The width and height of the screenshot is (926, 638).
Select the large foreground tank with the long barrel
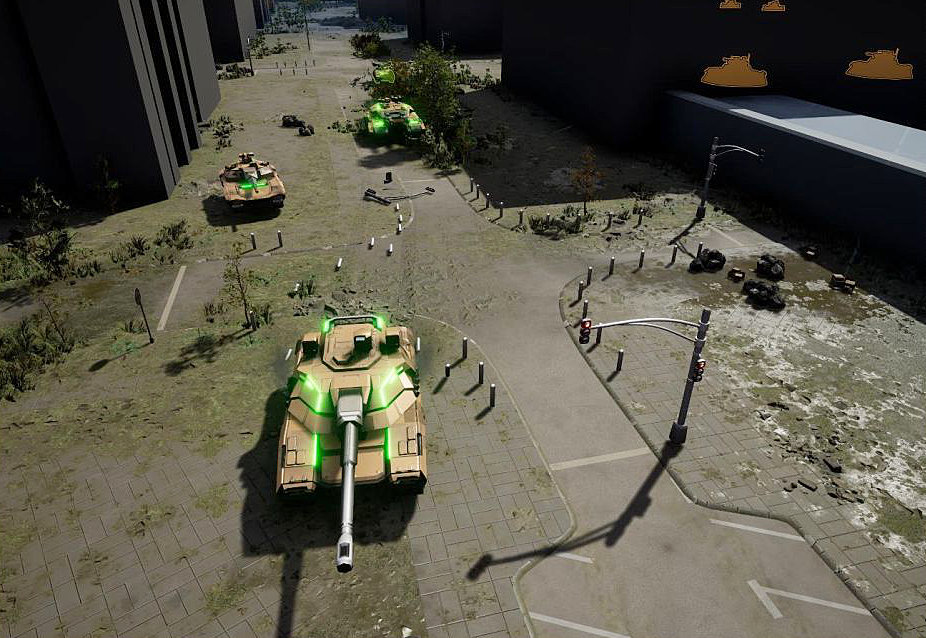point(352,410)
